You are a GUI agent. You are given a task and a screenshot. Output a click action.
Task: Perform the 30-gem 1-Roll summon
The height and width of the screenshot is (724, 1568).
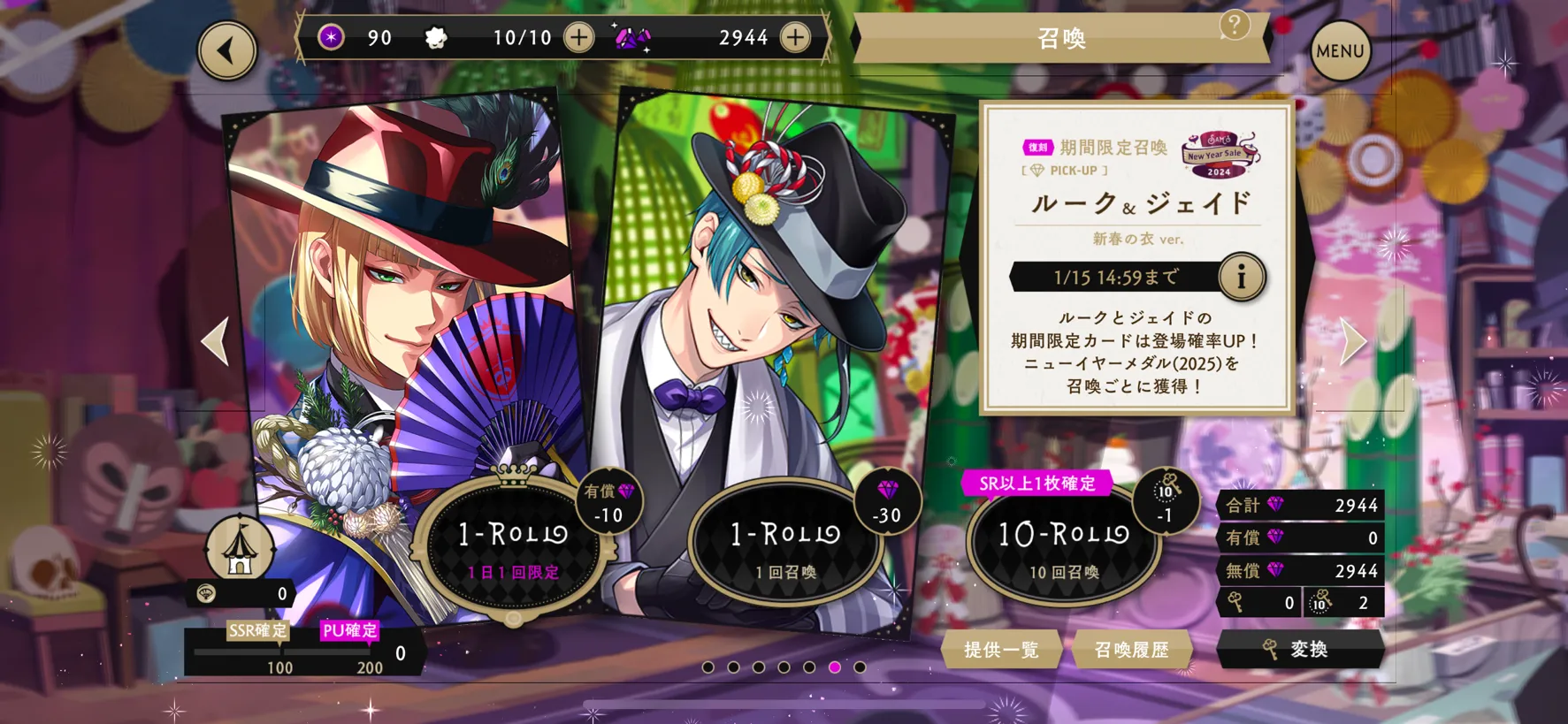click(785, 544)
